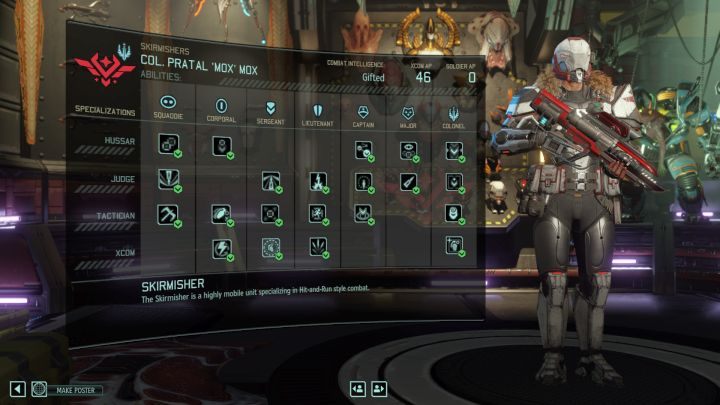Pick the Judge major ability
The height and width of the screenshot is (405, 720).
click(409, 182)
